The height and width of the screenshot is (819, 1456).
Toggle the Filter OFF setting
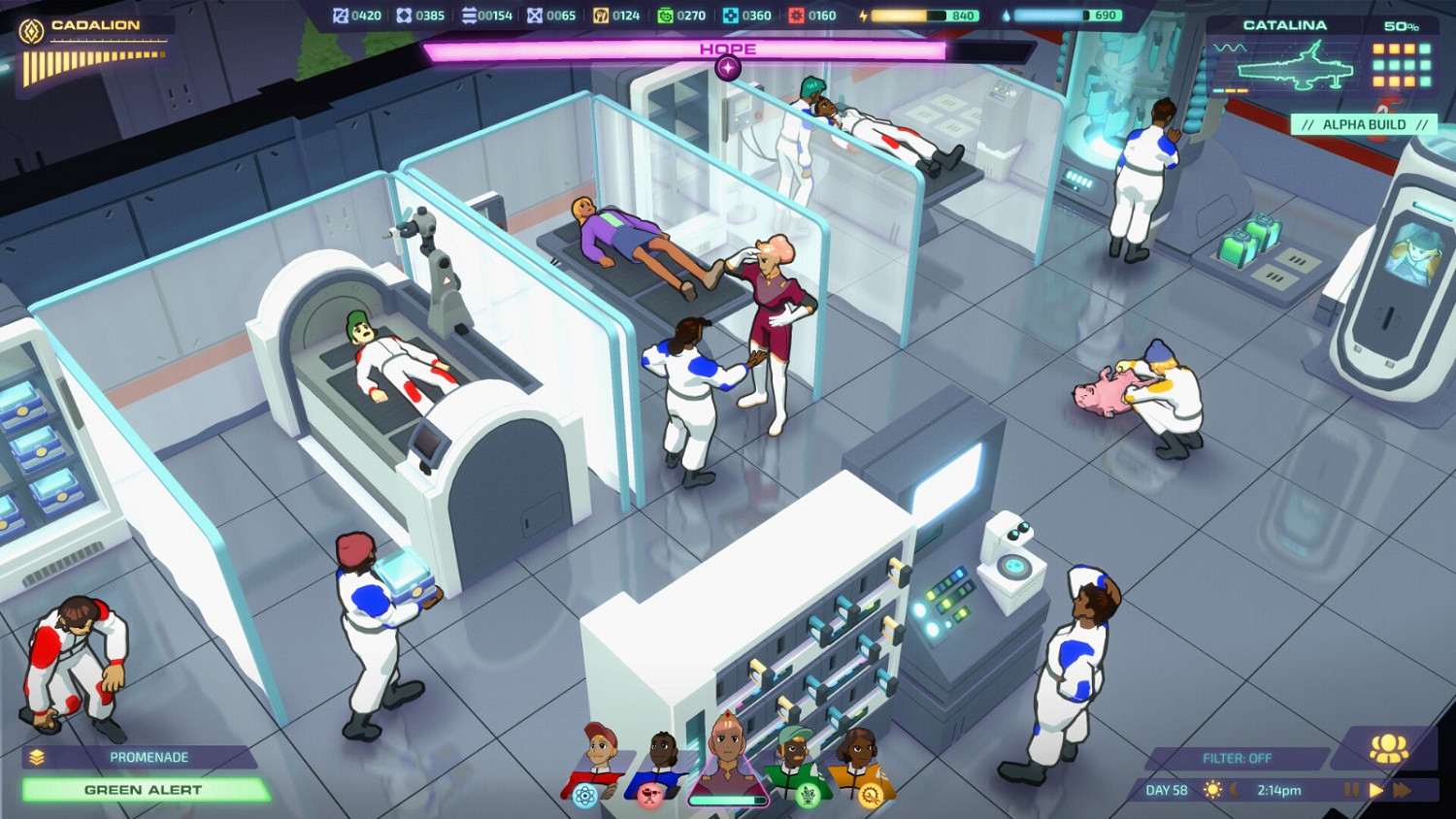tap(1237, 758)
